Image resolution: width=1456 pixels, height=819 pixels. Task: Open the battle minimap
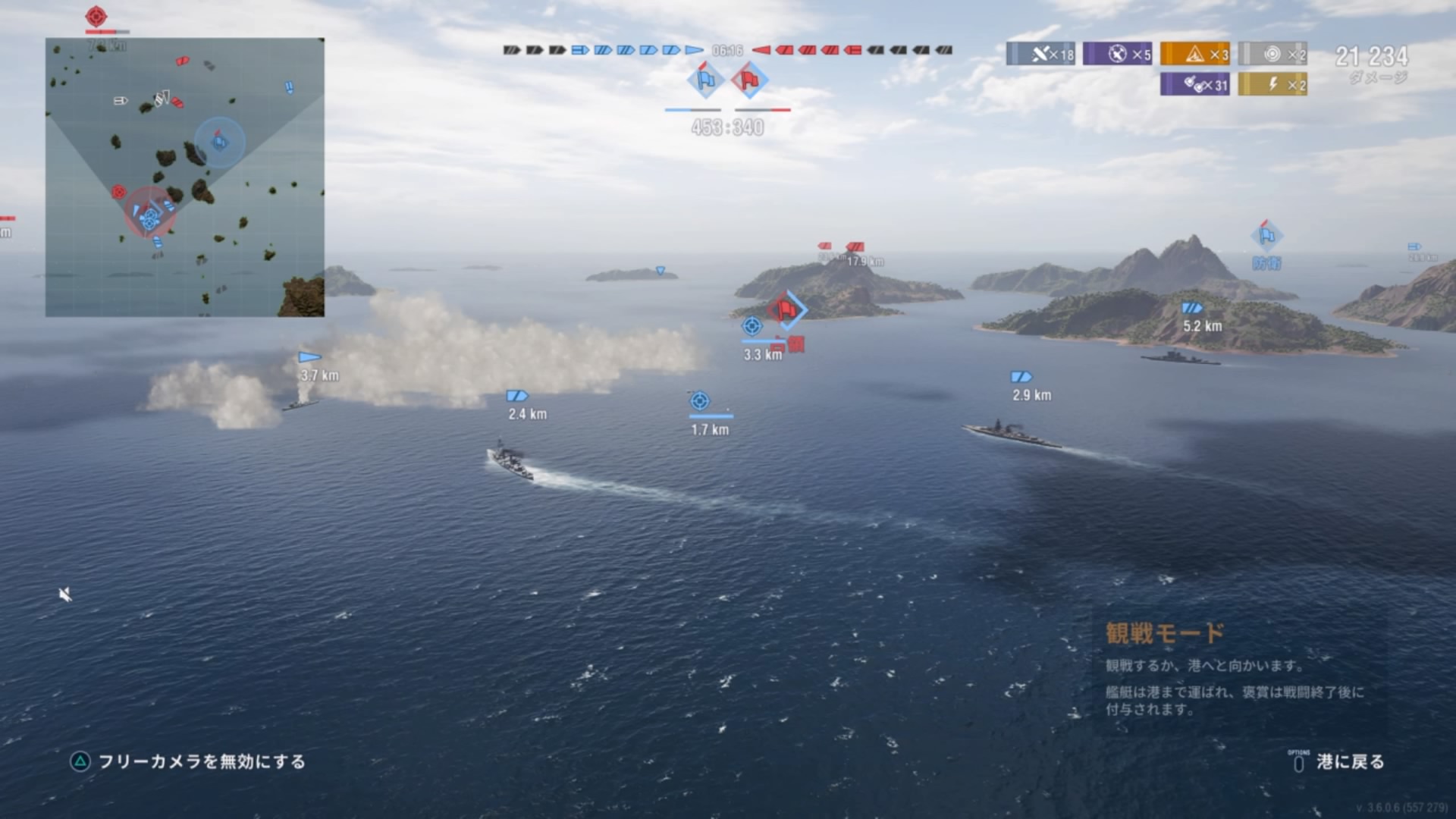tap(185, 177)
